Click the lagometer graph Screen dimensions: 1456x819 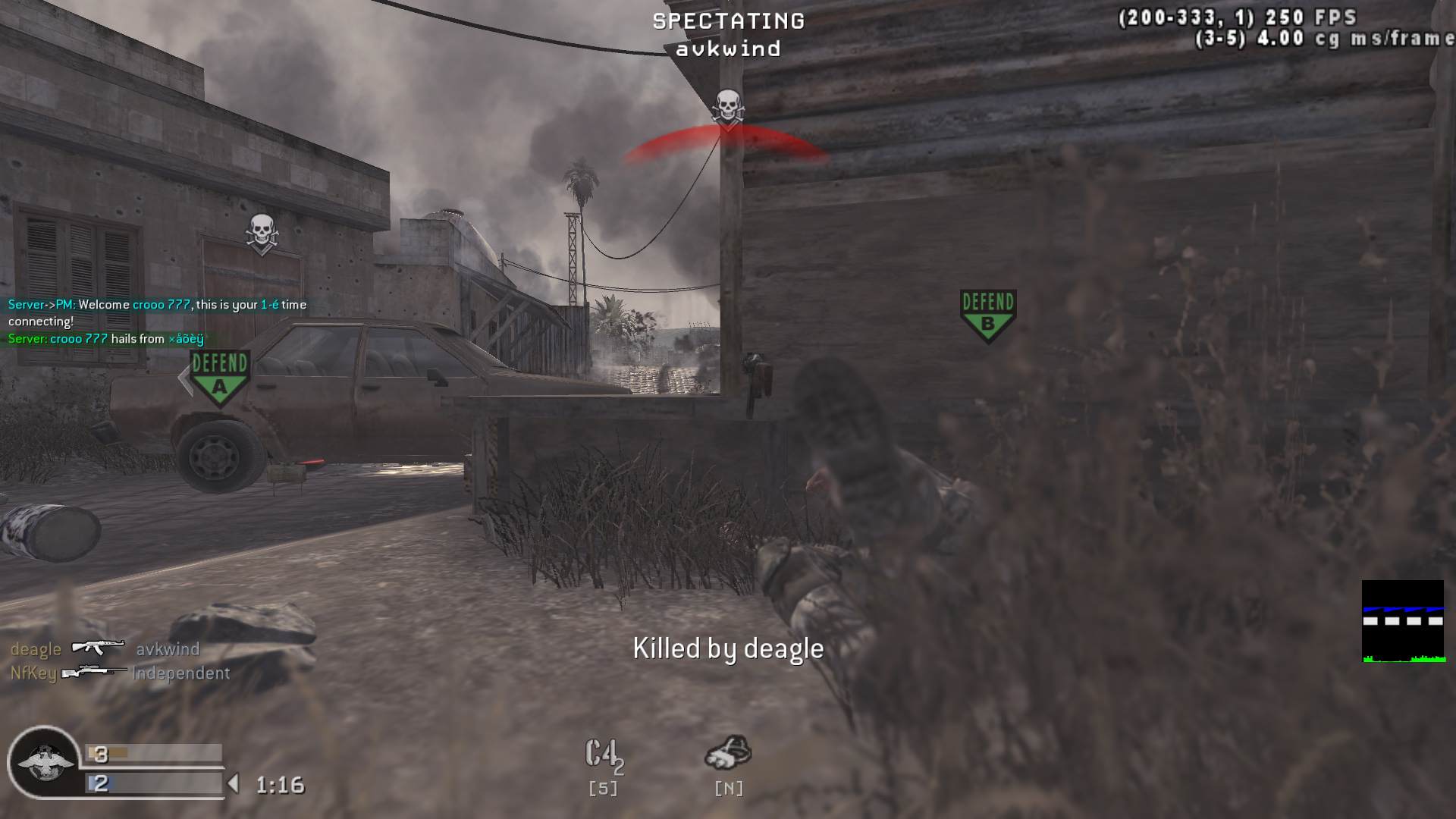1402,622
